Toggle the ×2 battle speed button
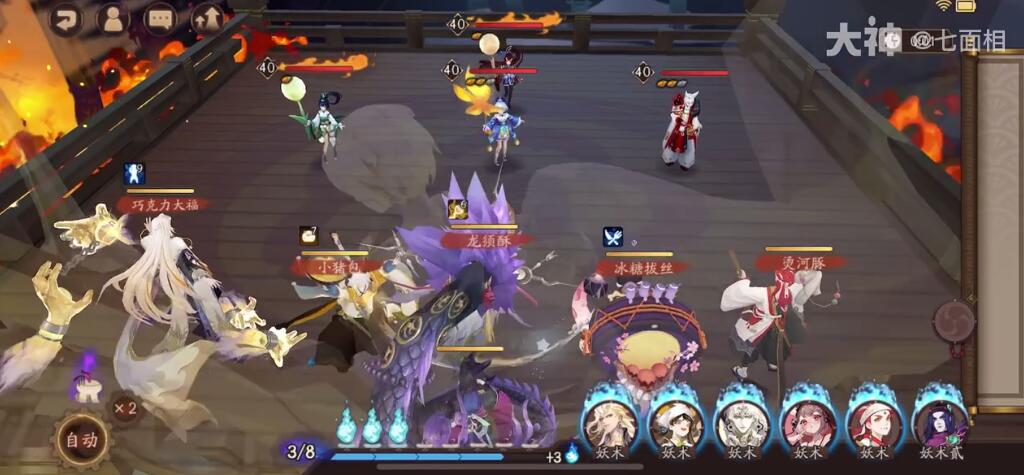 pyautogui.click(x=125, y=408)
